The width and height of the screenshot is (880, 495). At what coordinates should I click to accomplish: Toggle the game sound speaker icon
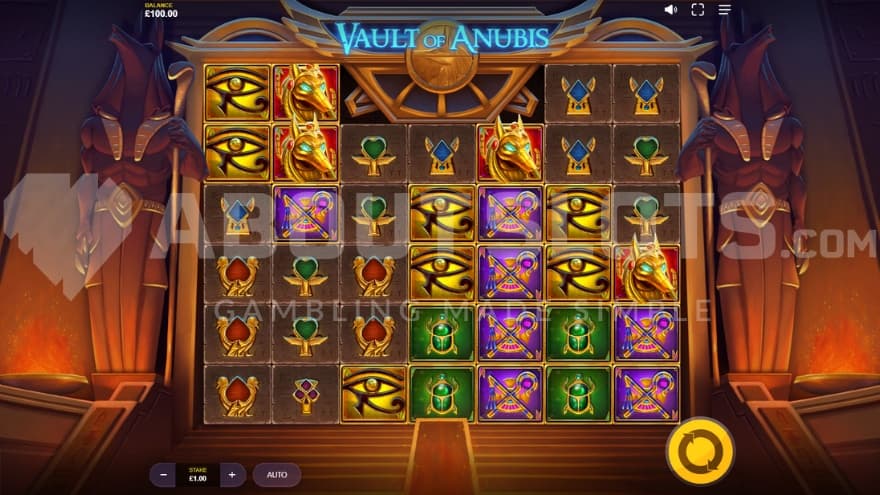670,10
